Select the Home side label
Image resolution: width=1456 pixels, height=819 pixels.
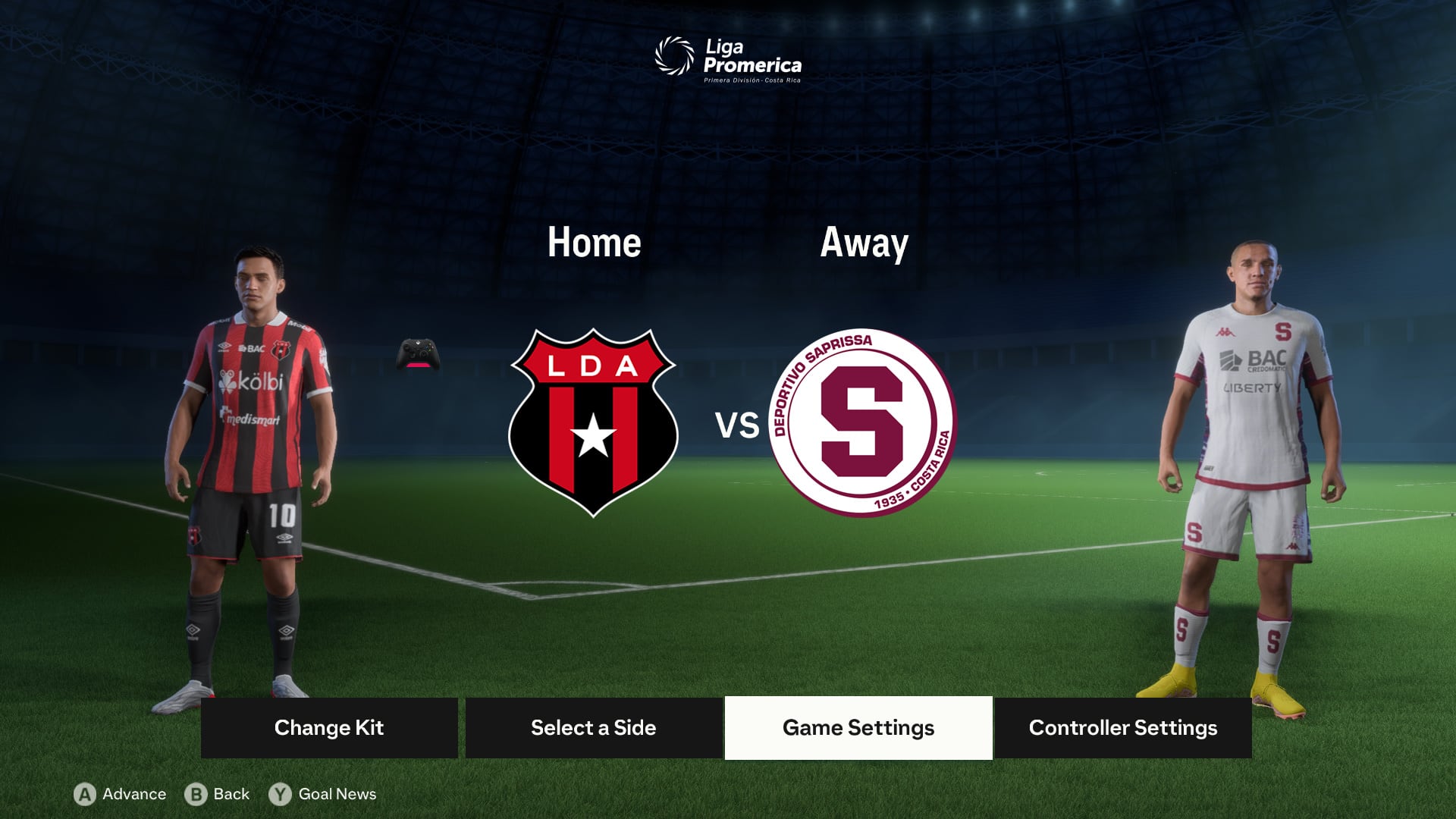595,243
